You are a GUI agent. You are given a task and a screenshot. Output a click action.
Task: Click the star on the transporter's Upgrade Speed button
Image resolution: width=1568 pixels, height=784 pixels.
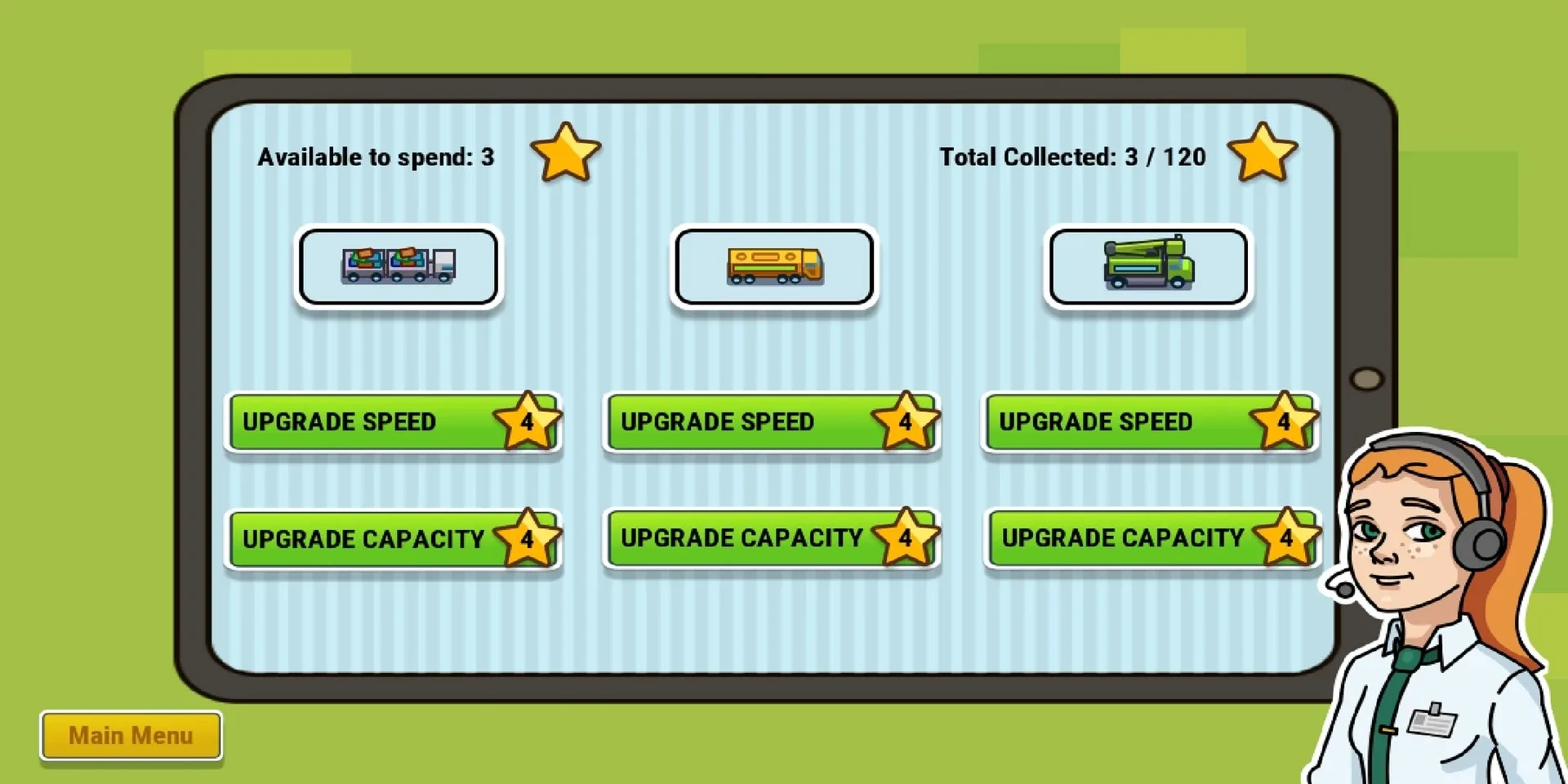pos(527,421)
